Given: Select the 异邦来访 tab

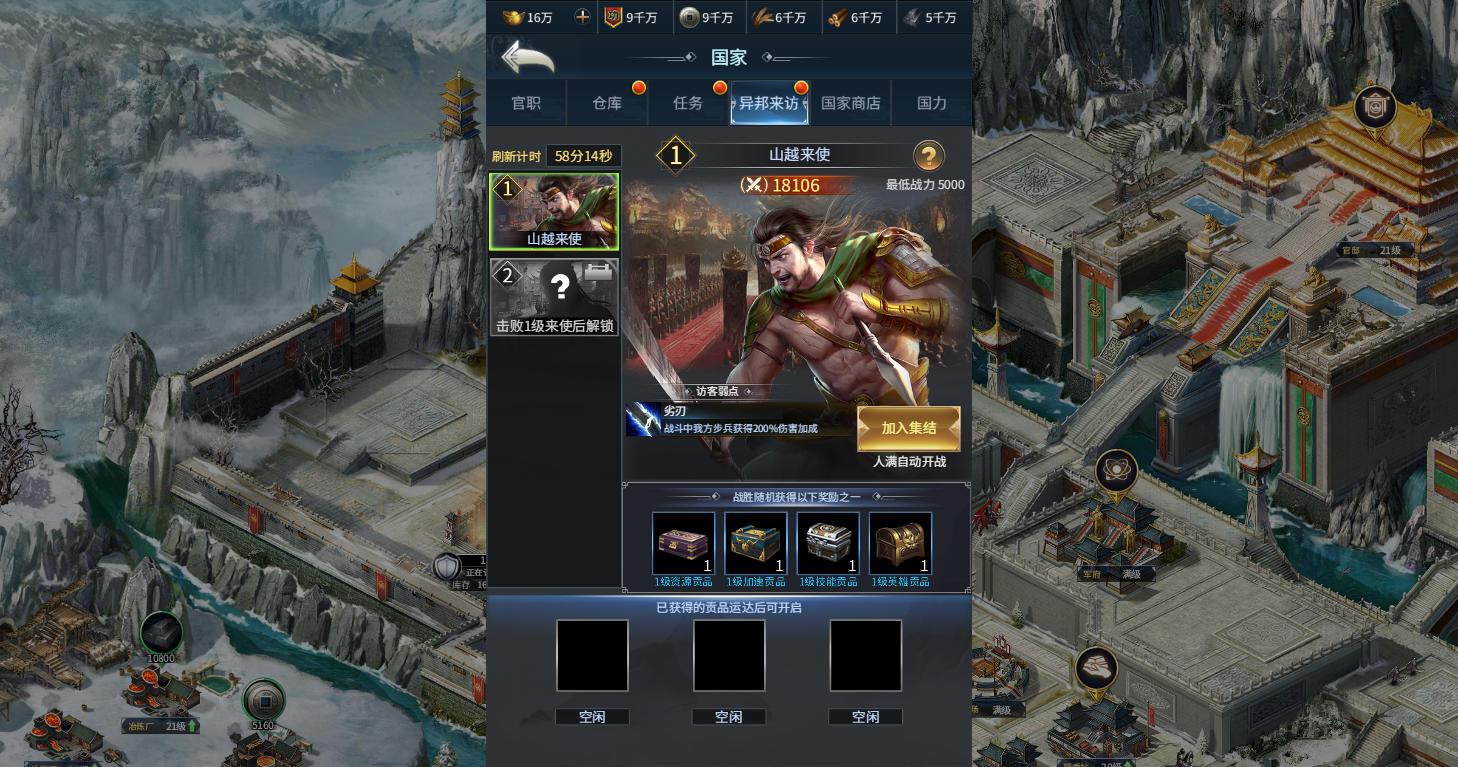Looking at the screenshot, I should pyautogui.click(x=769, y=103).
